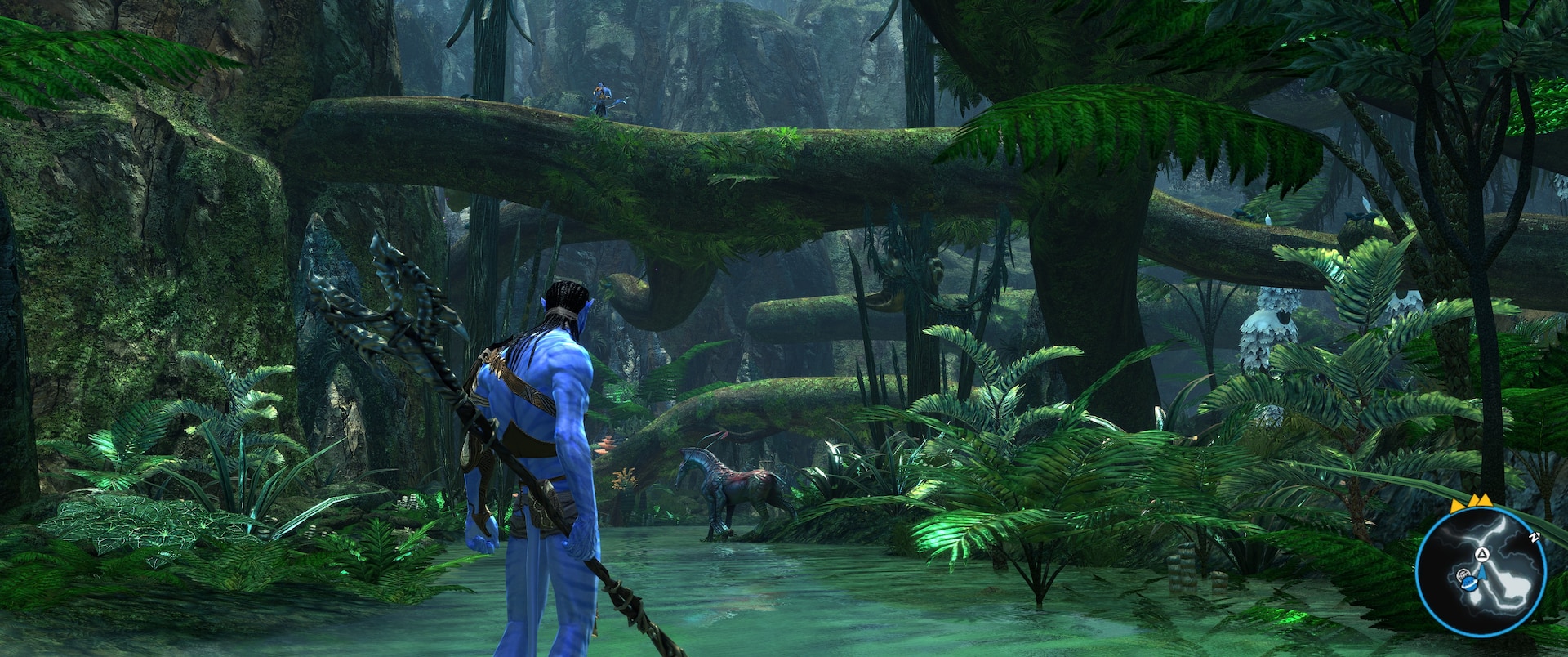Click the blue planet marker on minimap
Viewport: 1568px width, 657px height.
pos(1468,583)
